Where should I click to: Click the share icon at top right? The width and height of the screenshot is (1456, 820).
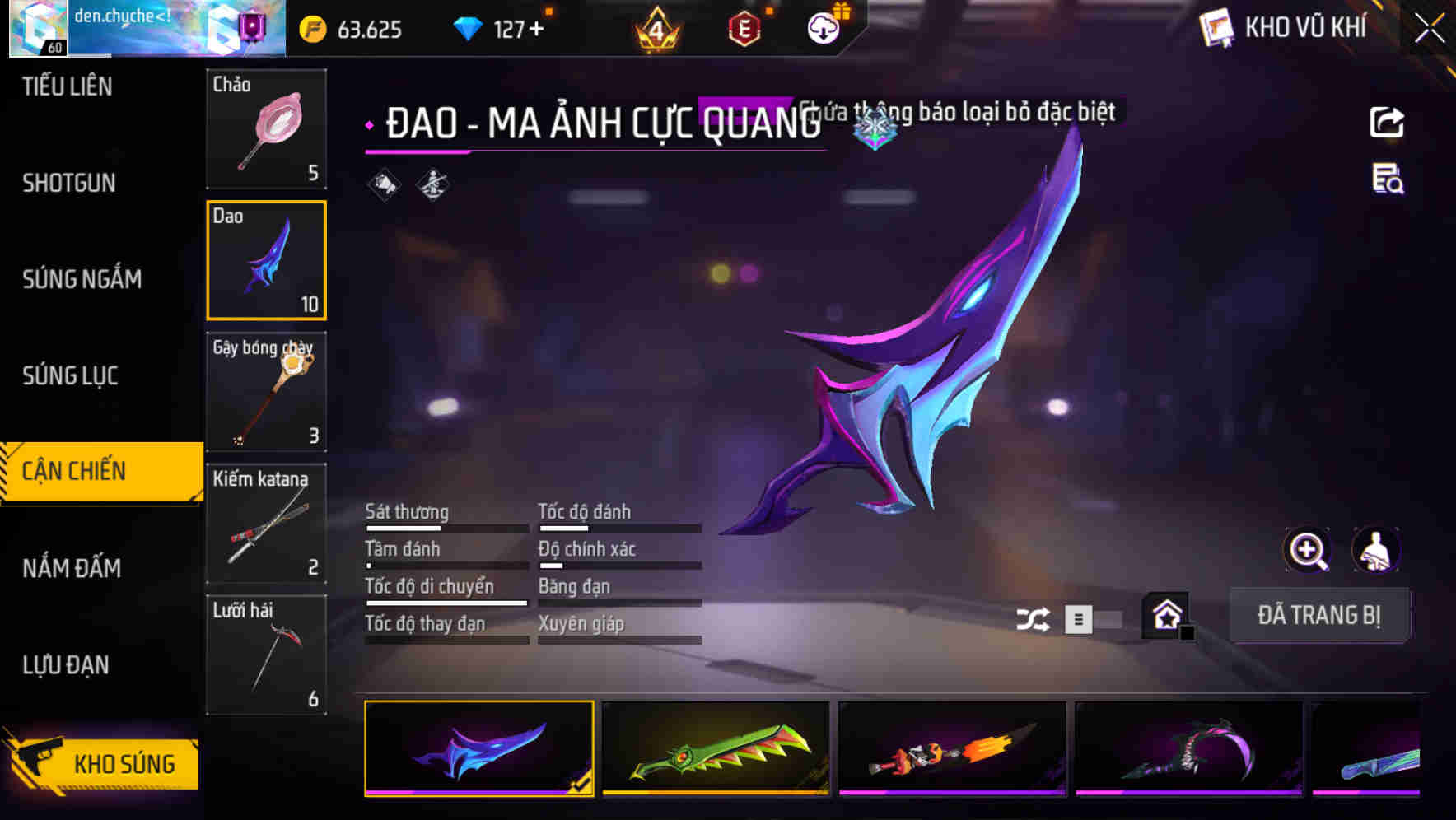[1387, 122]
